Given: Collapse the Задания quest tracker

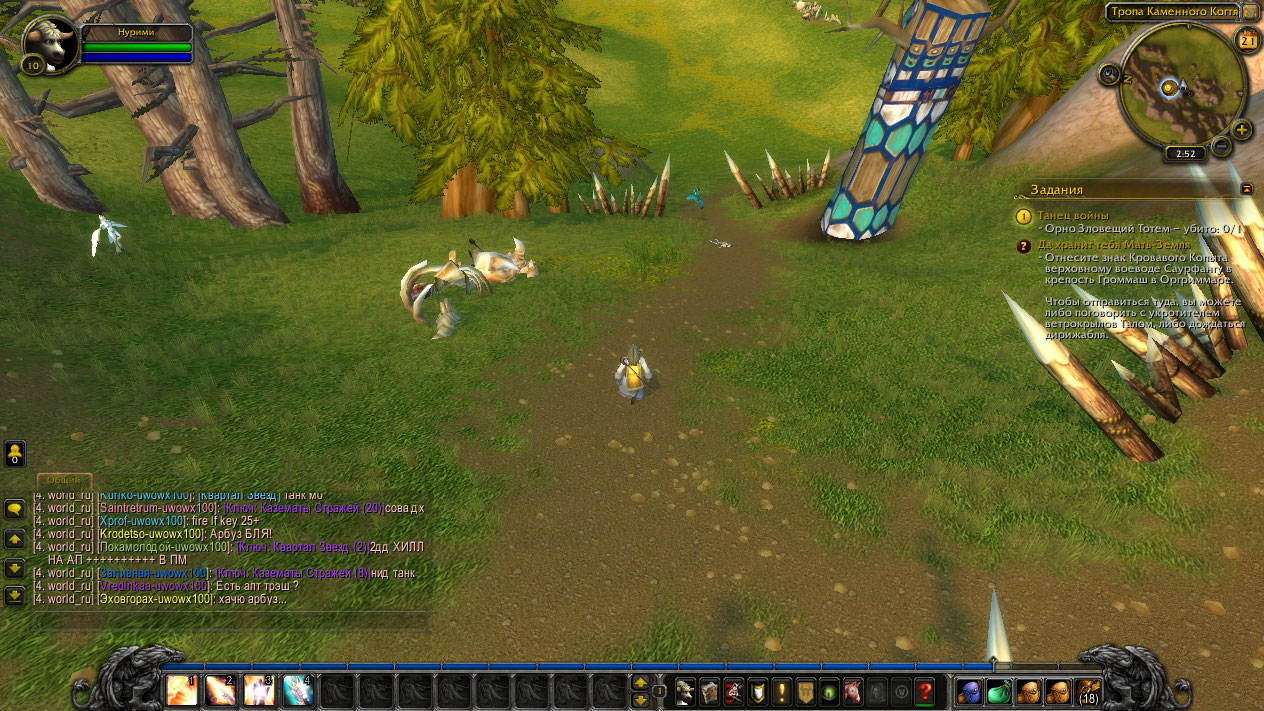Looking at the screenshot, I should (x=1247, y=188).
